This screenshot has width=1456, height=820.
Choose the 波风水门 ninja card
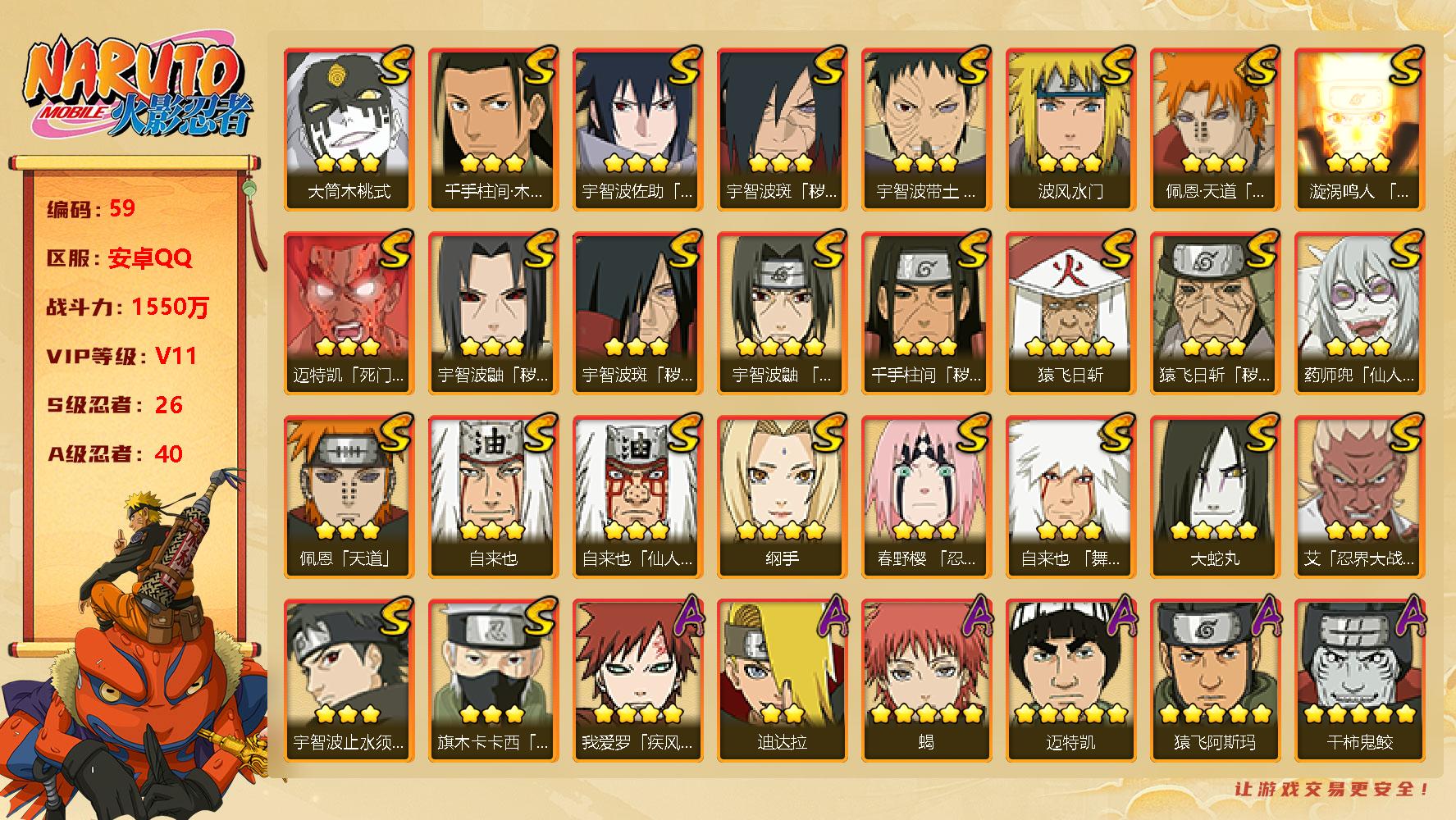[x=1070, y=129]
